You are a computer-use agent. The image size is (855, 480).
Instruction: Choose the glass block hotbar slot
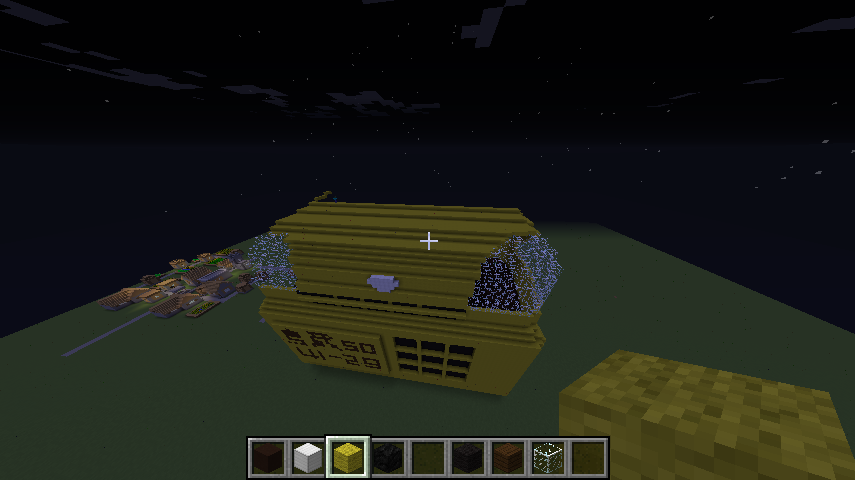pos(547,458)
